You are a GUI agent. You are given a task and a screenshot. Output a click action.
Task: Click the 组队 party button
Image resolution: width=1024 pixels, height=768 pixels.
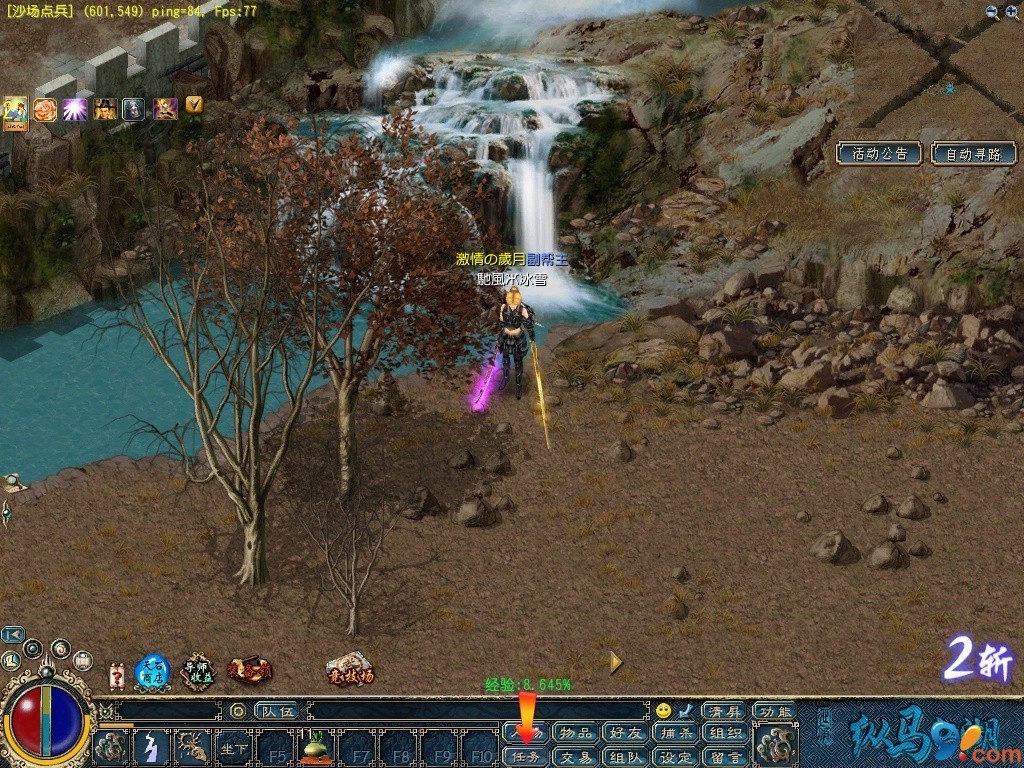(x=625, y=757)
